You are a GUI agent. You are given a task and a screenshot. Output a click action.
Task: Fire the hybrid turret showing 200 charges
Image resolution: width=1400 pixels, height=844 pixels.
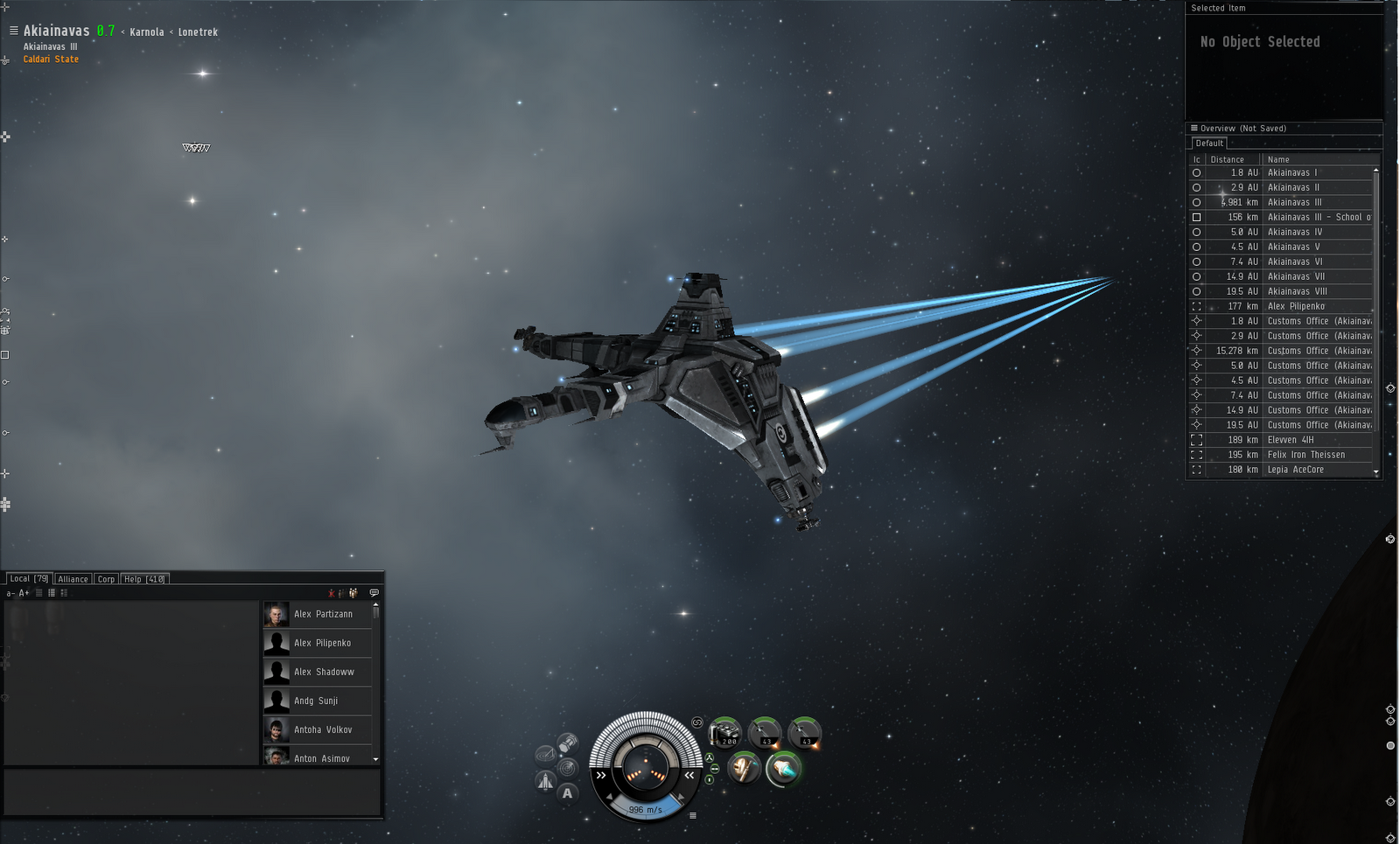(727, 732)
